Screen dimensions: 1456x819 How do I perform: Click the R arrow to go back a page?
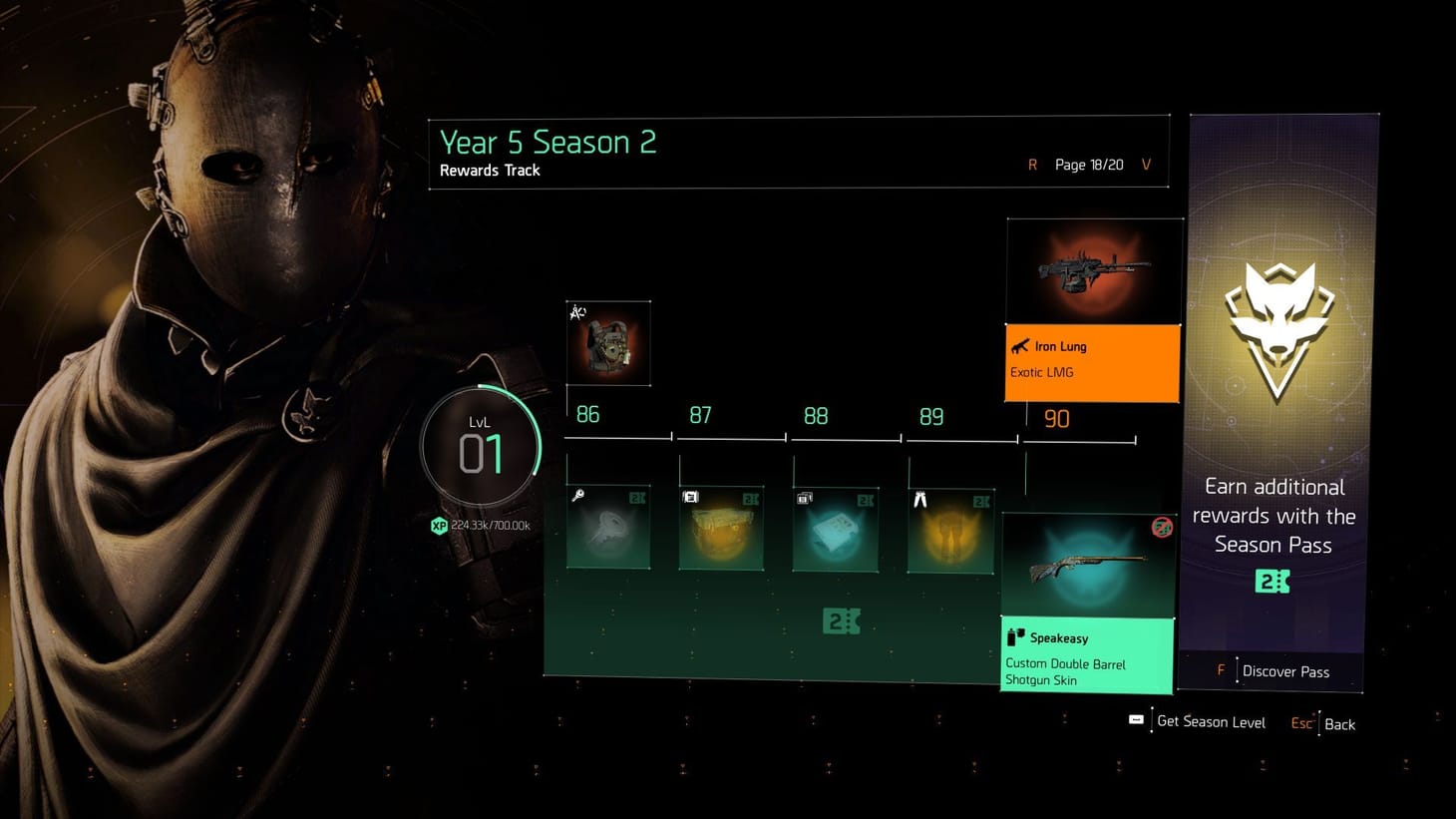pyautogui.click(x=1032, y=165)
